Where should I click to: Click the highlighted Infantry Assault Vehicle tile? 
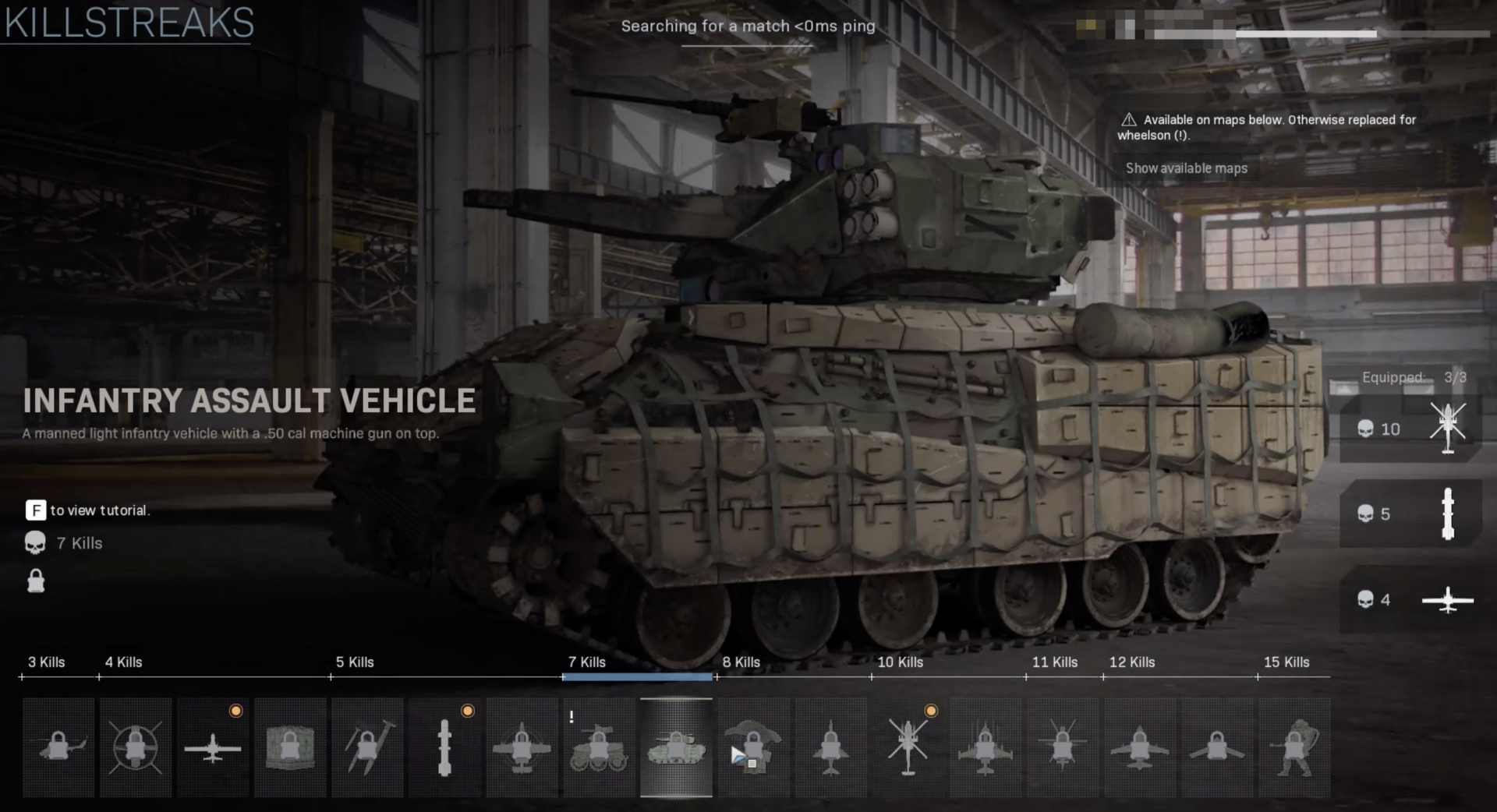point(676,747)
